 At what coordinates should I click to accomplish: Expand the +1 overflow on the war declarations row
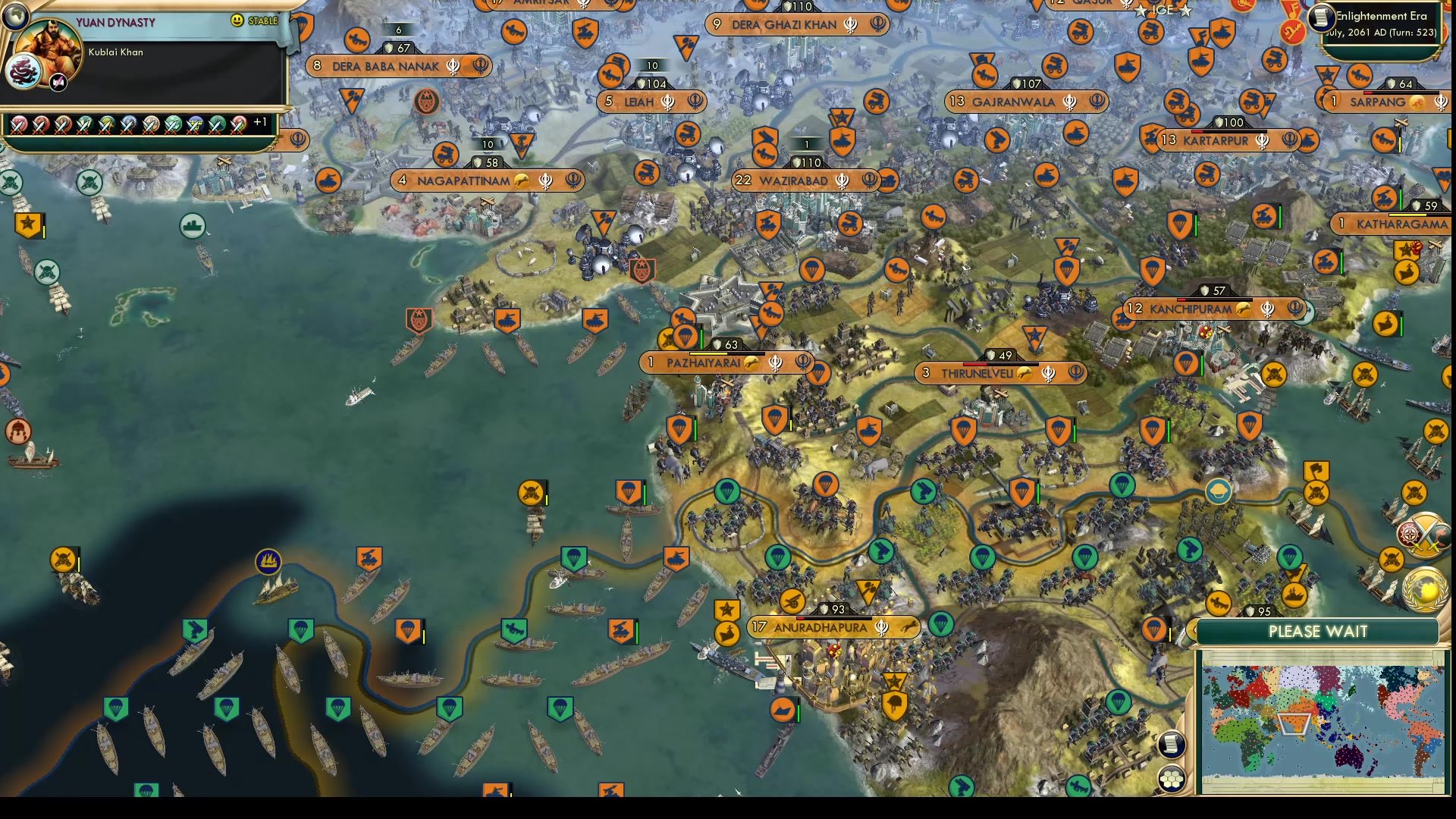(x=259, y=121)
